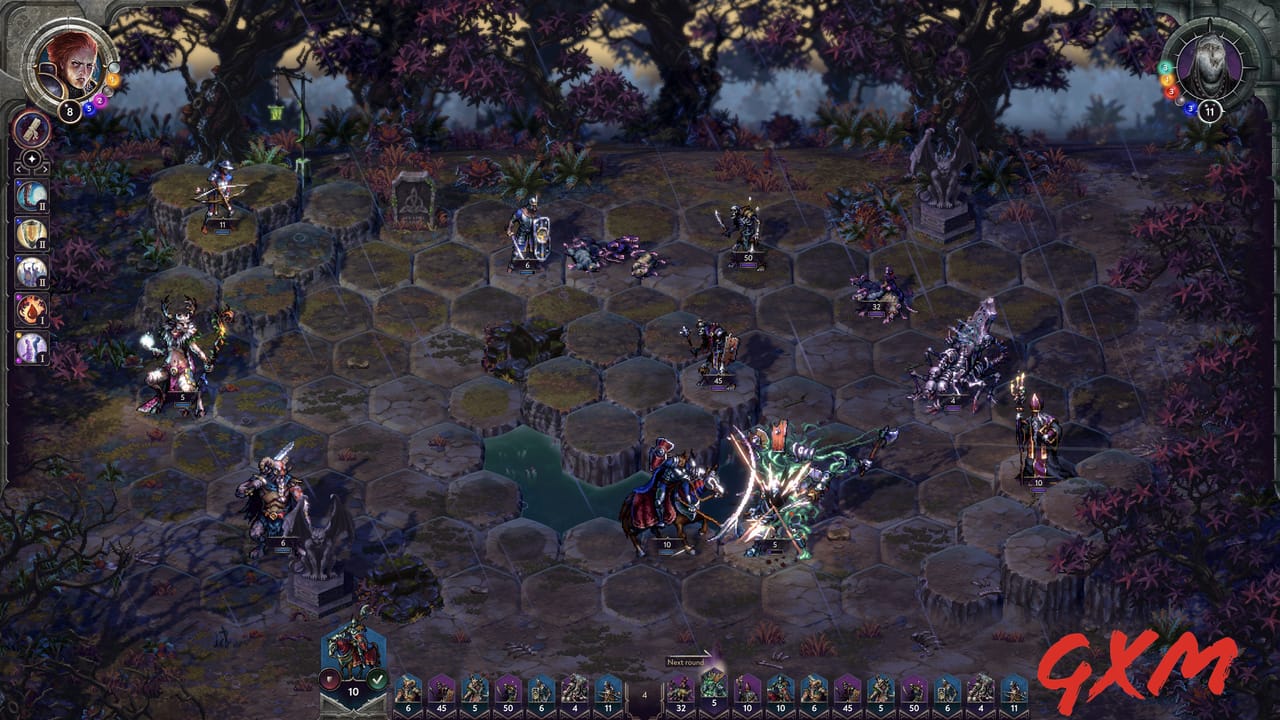This screenshot has width=1280, height=720.
Task: Click the round counter showing 4
Action: (x=644, y=692)
